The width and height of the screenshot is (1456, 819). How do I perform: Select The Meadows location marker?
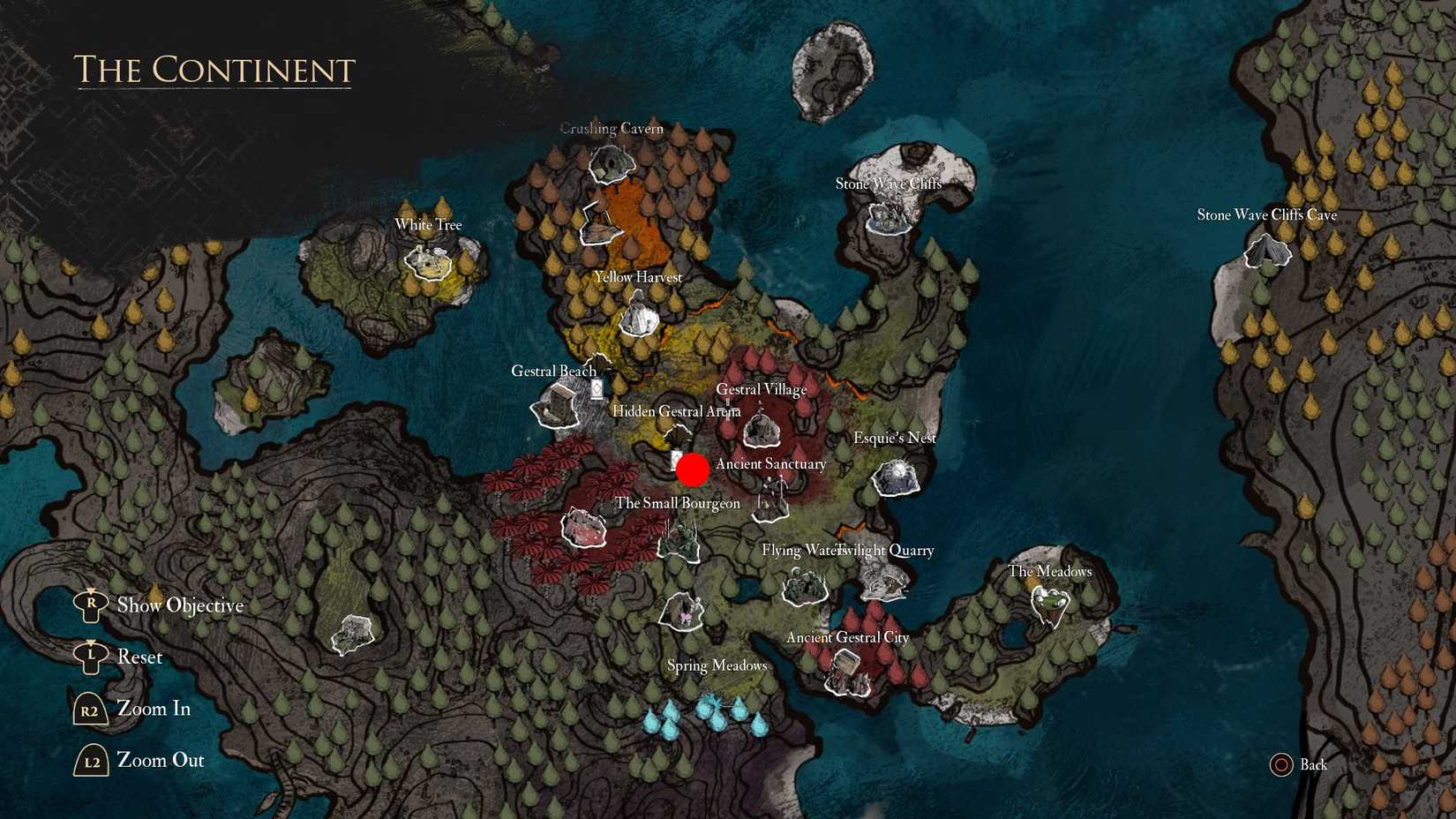tap(1050, 605)
